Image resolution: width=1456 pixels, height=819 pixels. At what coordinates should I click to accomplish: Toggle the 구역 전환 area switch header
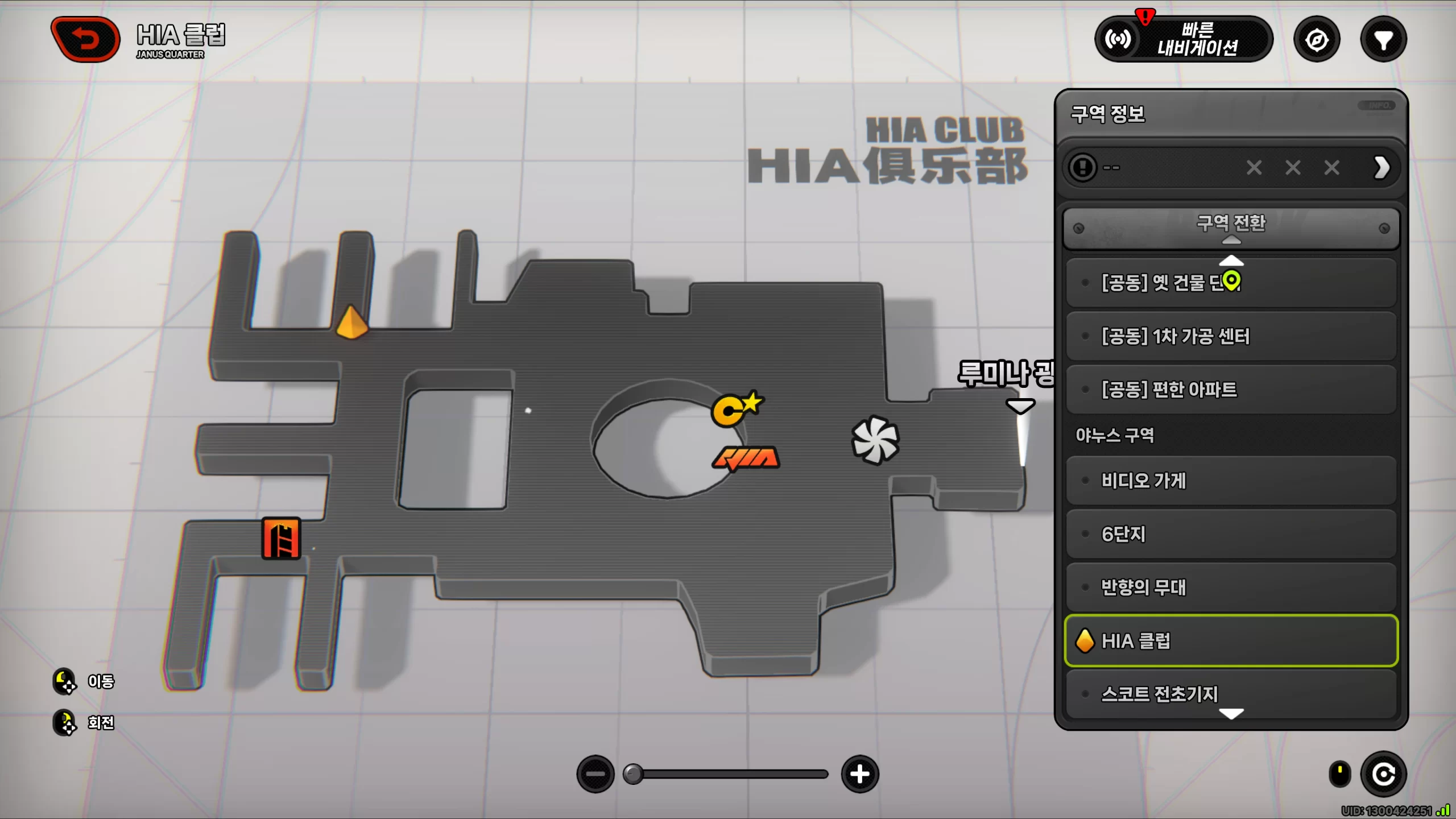tap(1231, 227)
